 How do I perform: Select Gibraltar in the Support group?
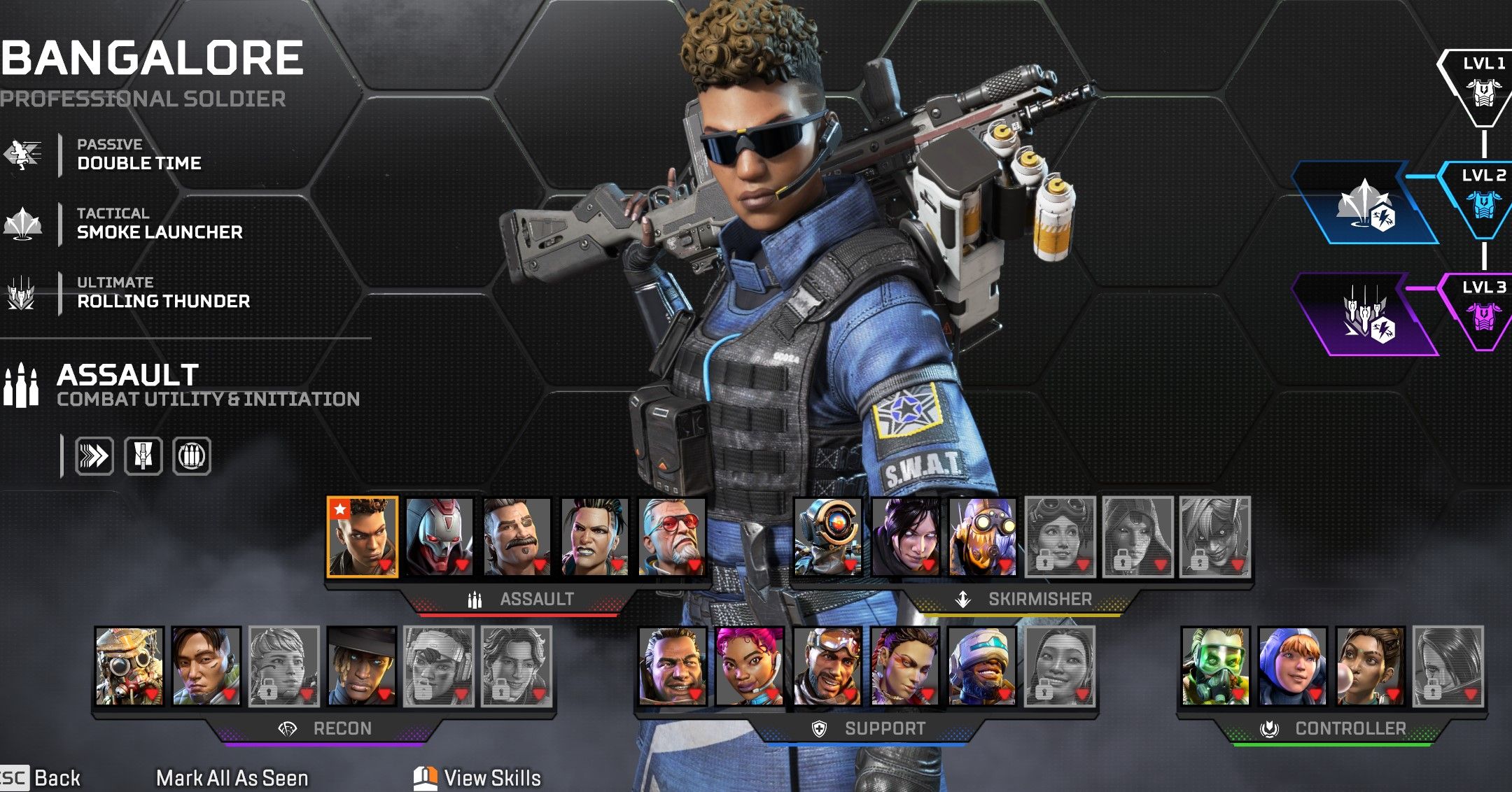pyautogui.click(x=673, y=666)
